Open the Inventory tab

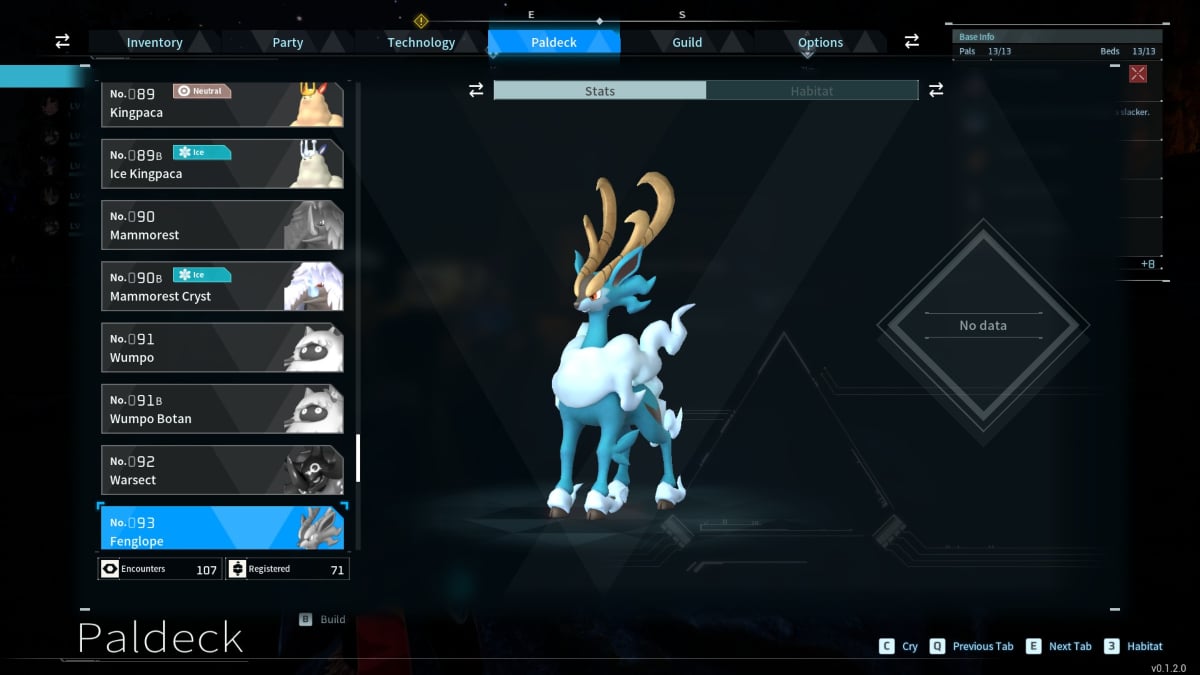click(154, 43)
